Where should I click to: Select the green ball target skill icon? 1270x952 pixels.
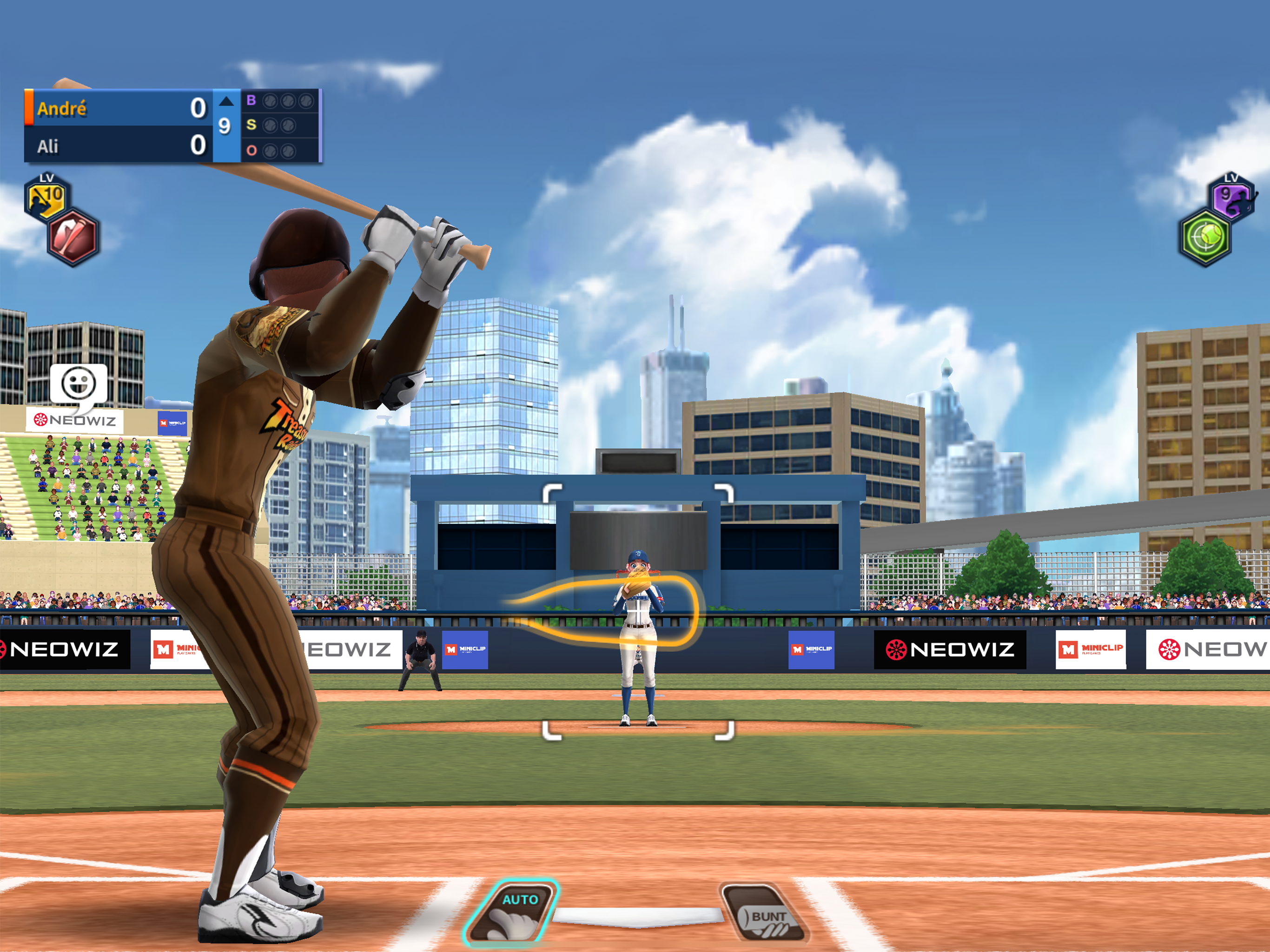coord(1206,238)
